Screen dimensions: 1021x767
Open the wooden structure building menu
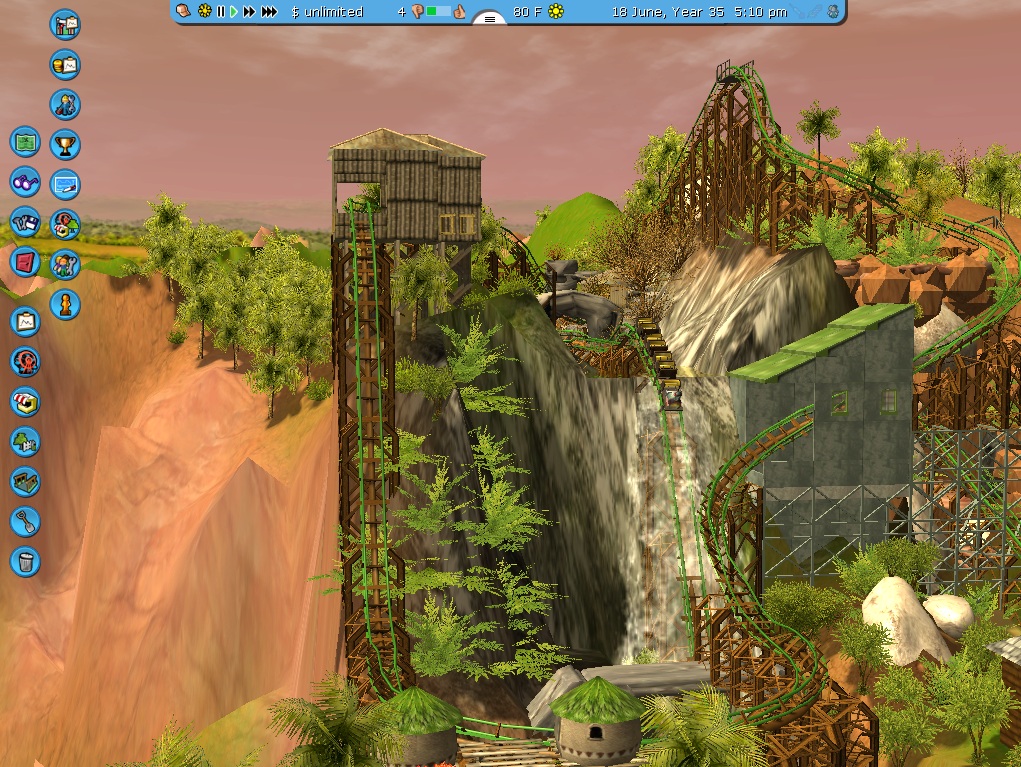click(x=25, y=481)
